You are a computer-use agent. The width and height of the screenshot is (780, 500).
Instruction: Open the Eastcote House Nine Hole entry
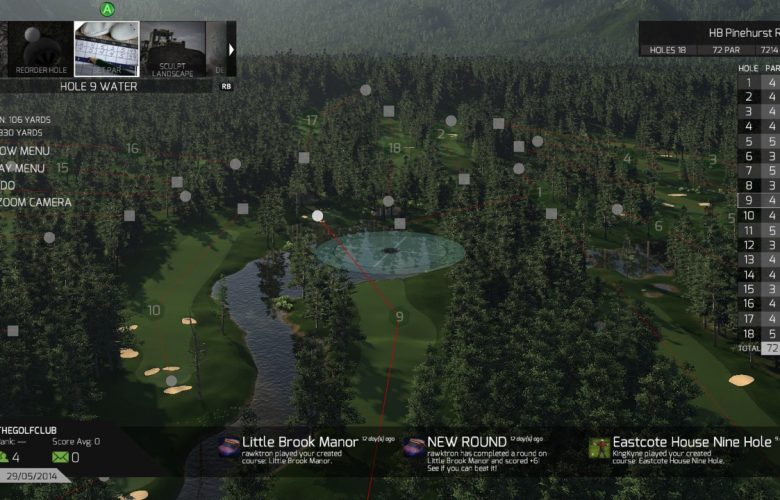coord(680,449)
